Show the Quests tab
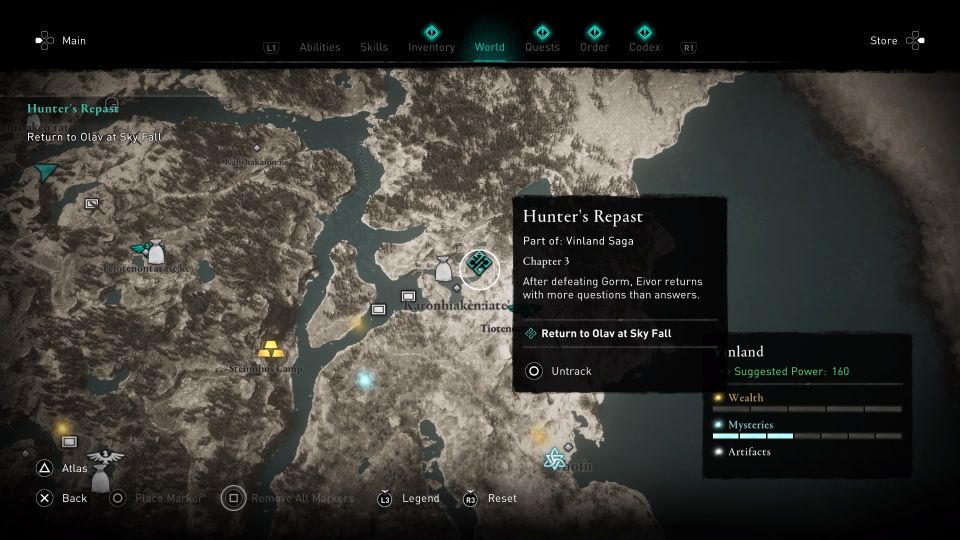The height and width of the screenshot is (540, 960). (542, 46)
